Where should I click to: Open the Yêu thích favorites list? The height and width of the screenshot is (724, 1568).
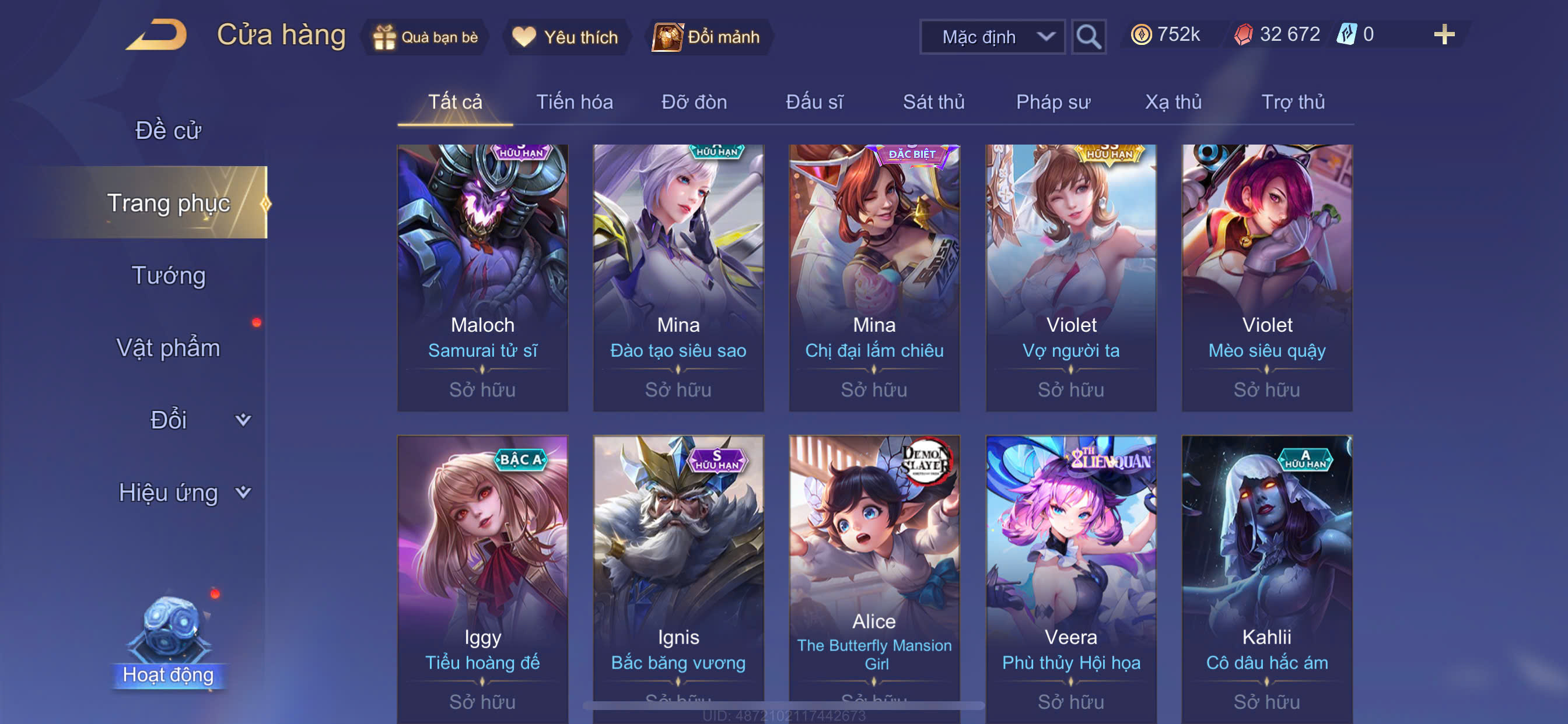tap(565, 37)
